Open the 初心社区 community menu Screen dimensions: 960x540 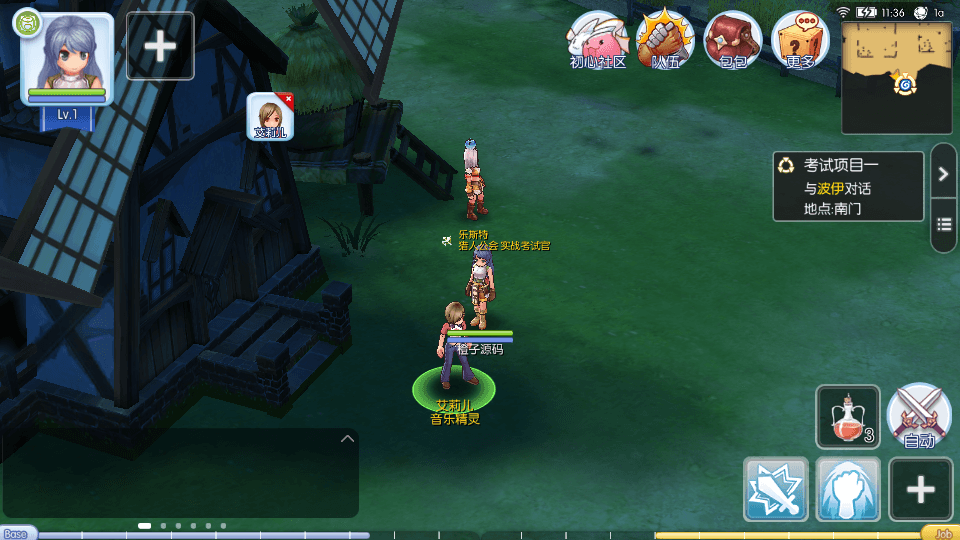pyautogui.click(x=598, y=40)
